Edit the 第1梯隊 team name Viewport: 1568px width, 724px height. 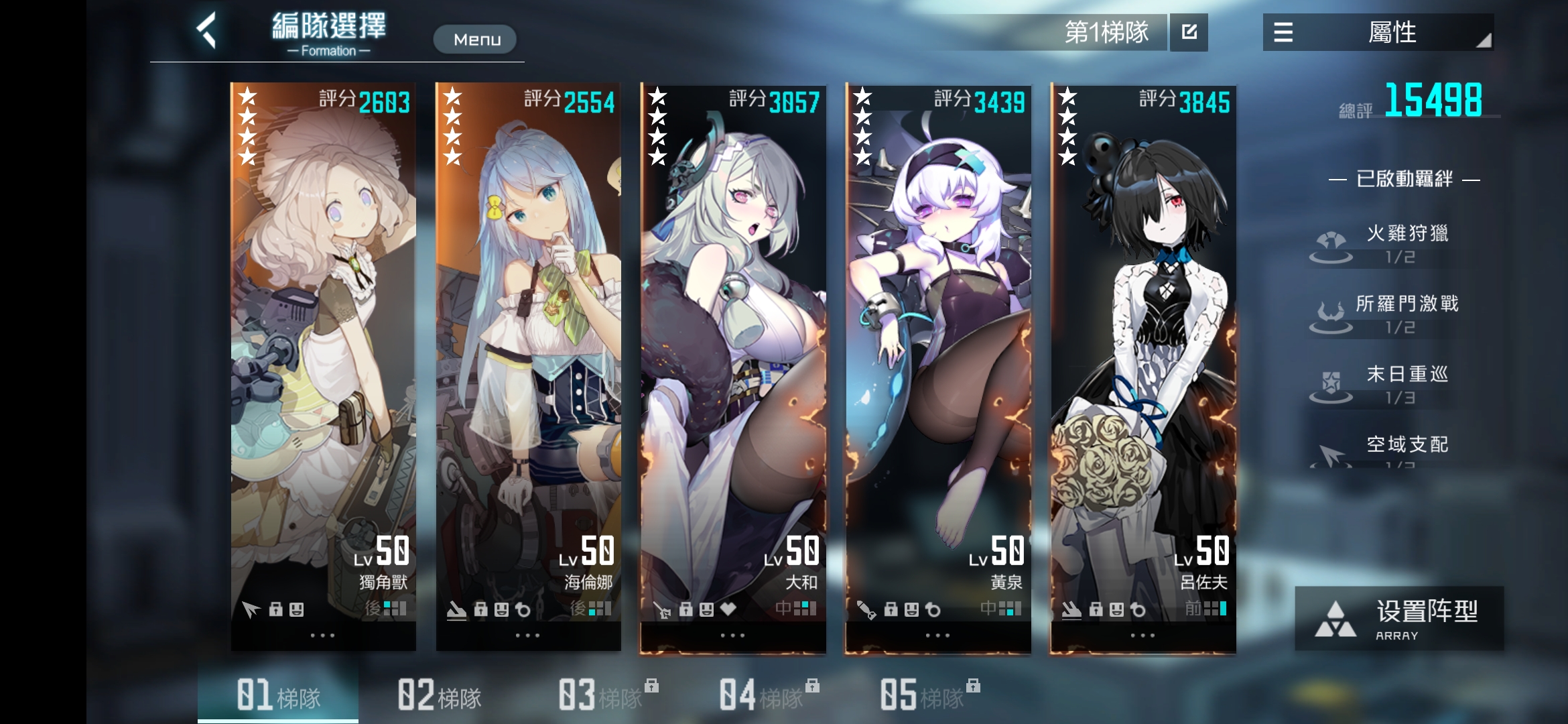pyautogui.click(x=1189, y=32)
